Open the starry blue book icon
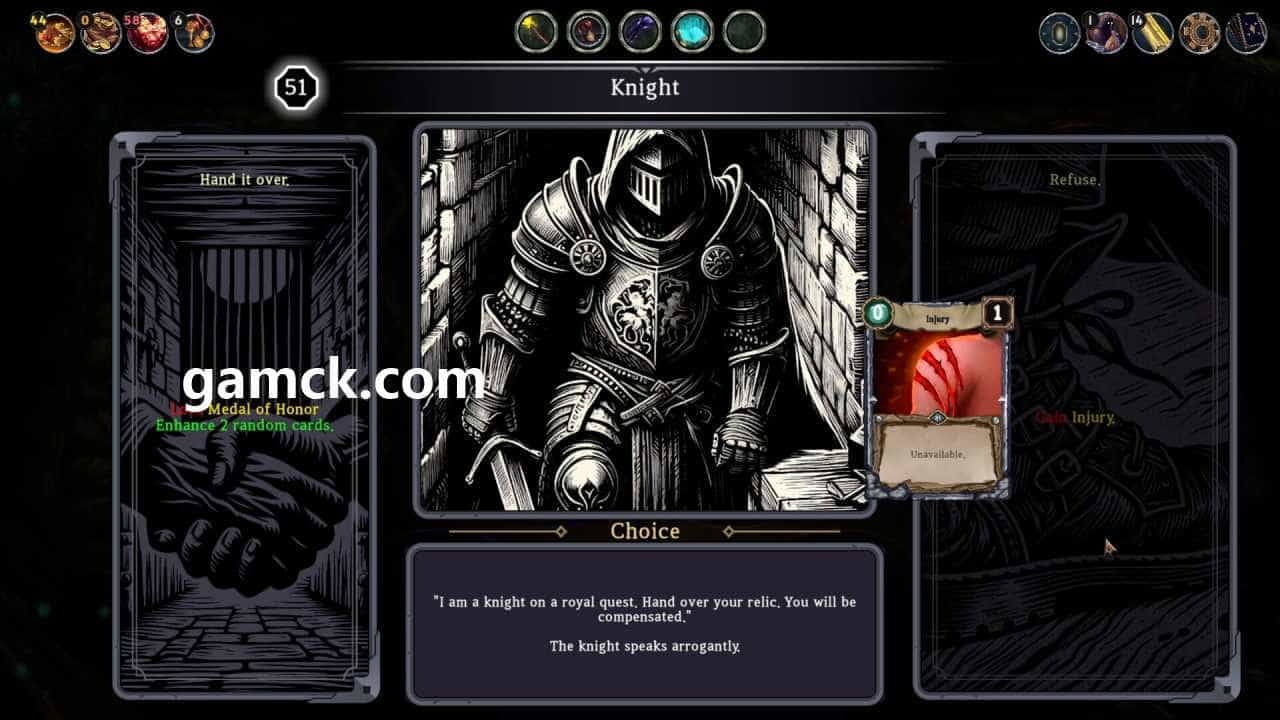Screen dimensions: 1280x720 pos(1246,33)
